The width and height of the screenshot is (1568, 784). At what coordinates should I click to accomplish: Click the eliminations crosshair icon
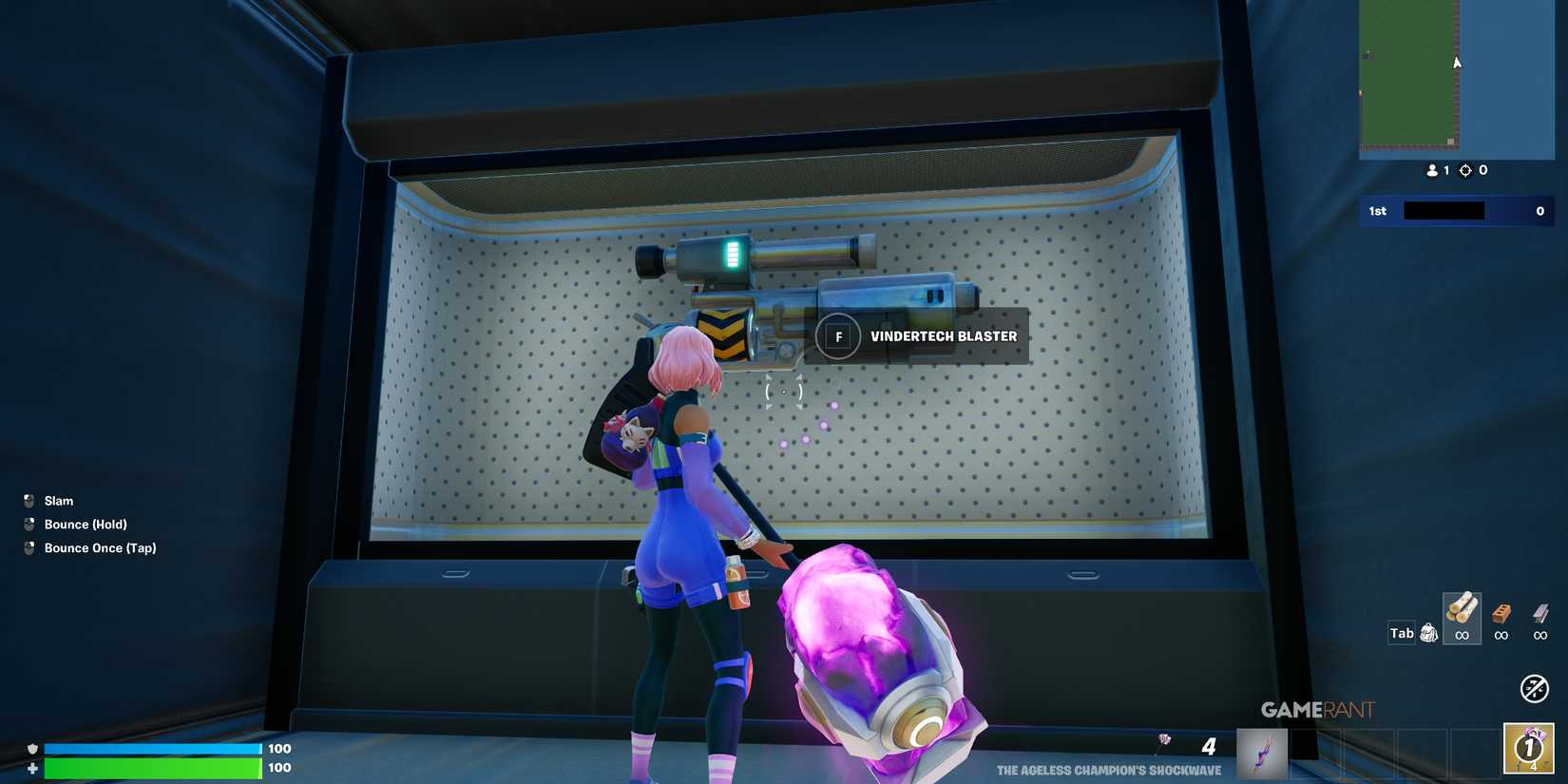click(1465, 170)
